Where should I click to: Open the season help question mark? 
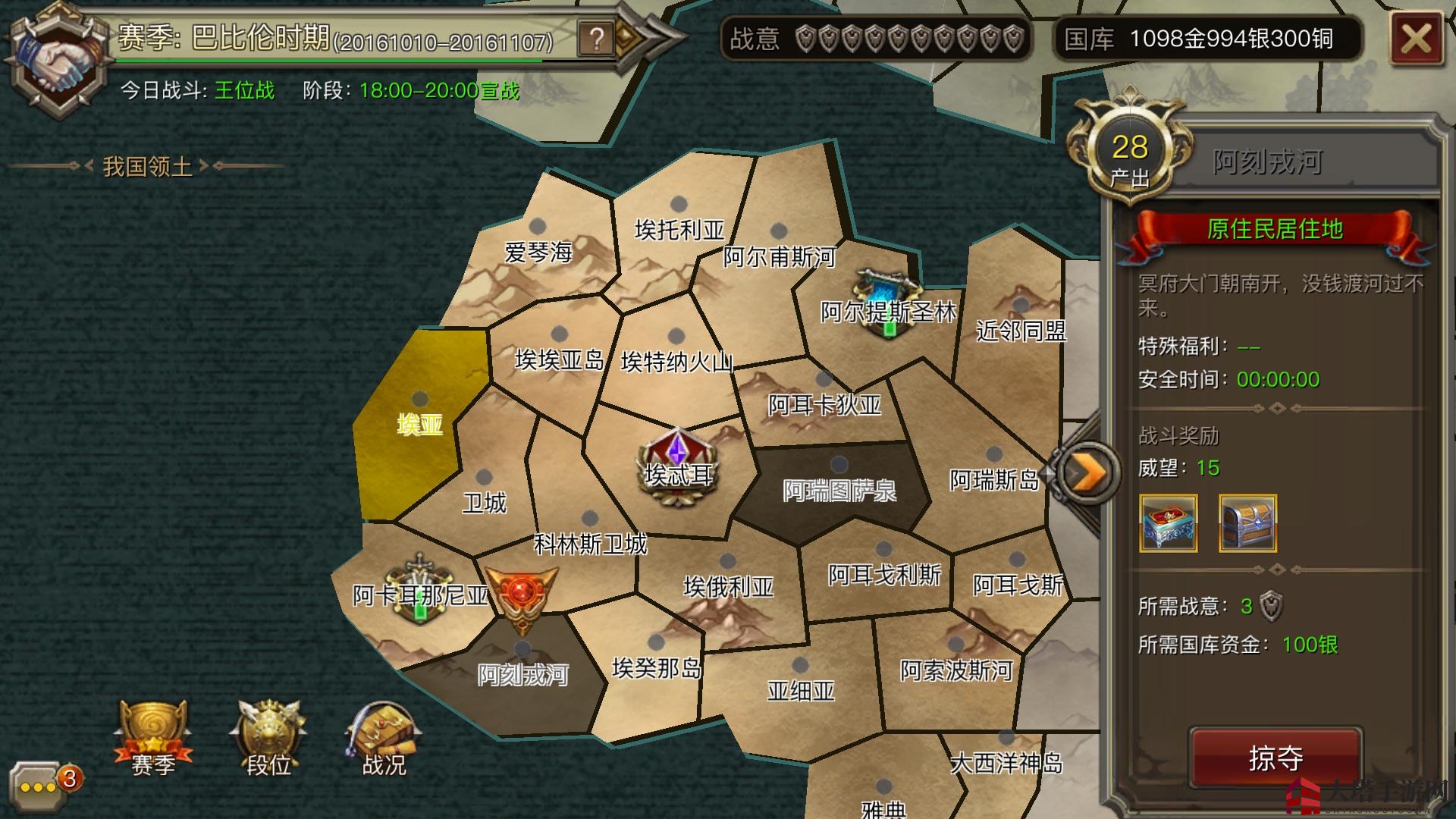click(x=596, y=38)
